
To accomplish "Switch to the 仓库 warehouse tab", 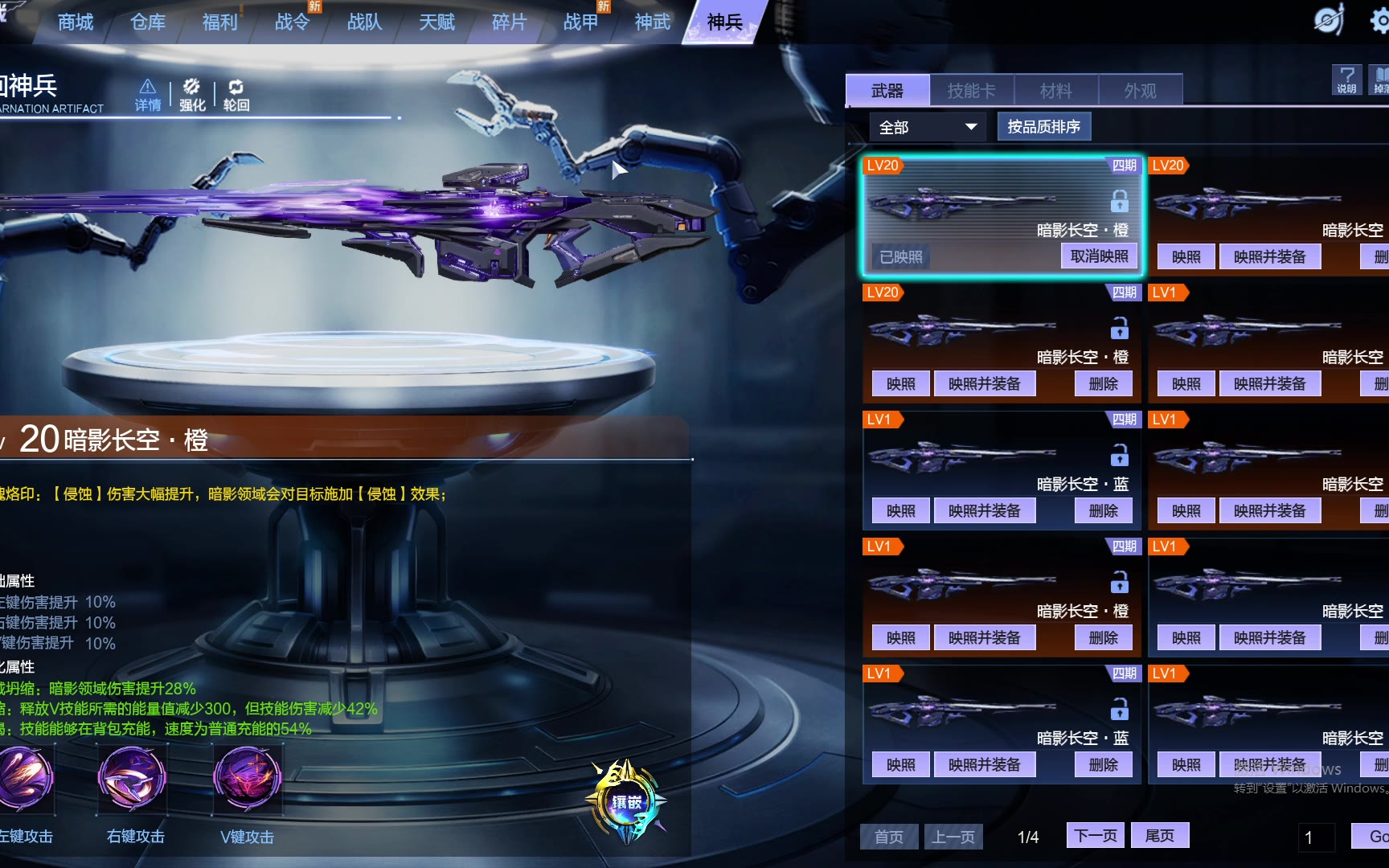I will tap(148, 22).
